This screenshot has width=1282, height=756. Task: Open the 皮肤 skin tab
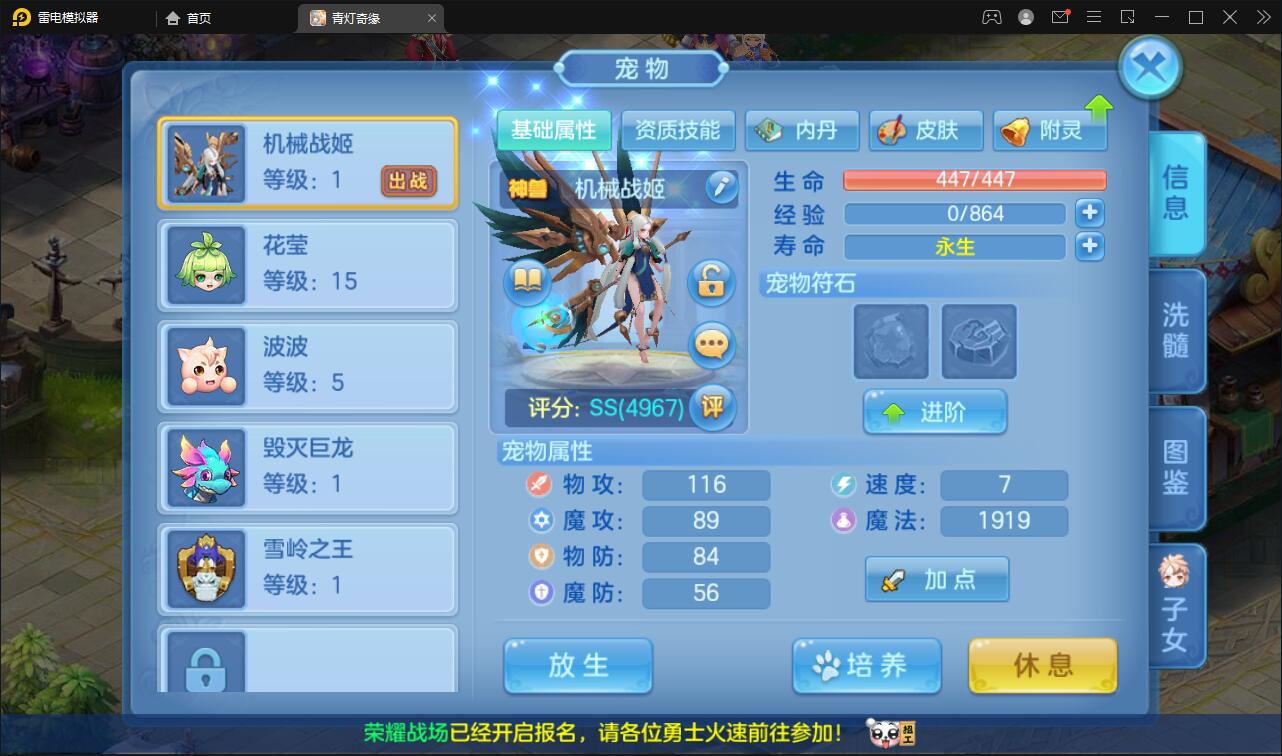[x=925, y=129]
